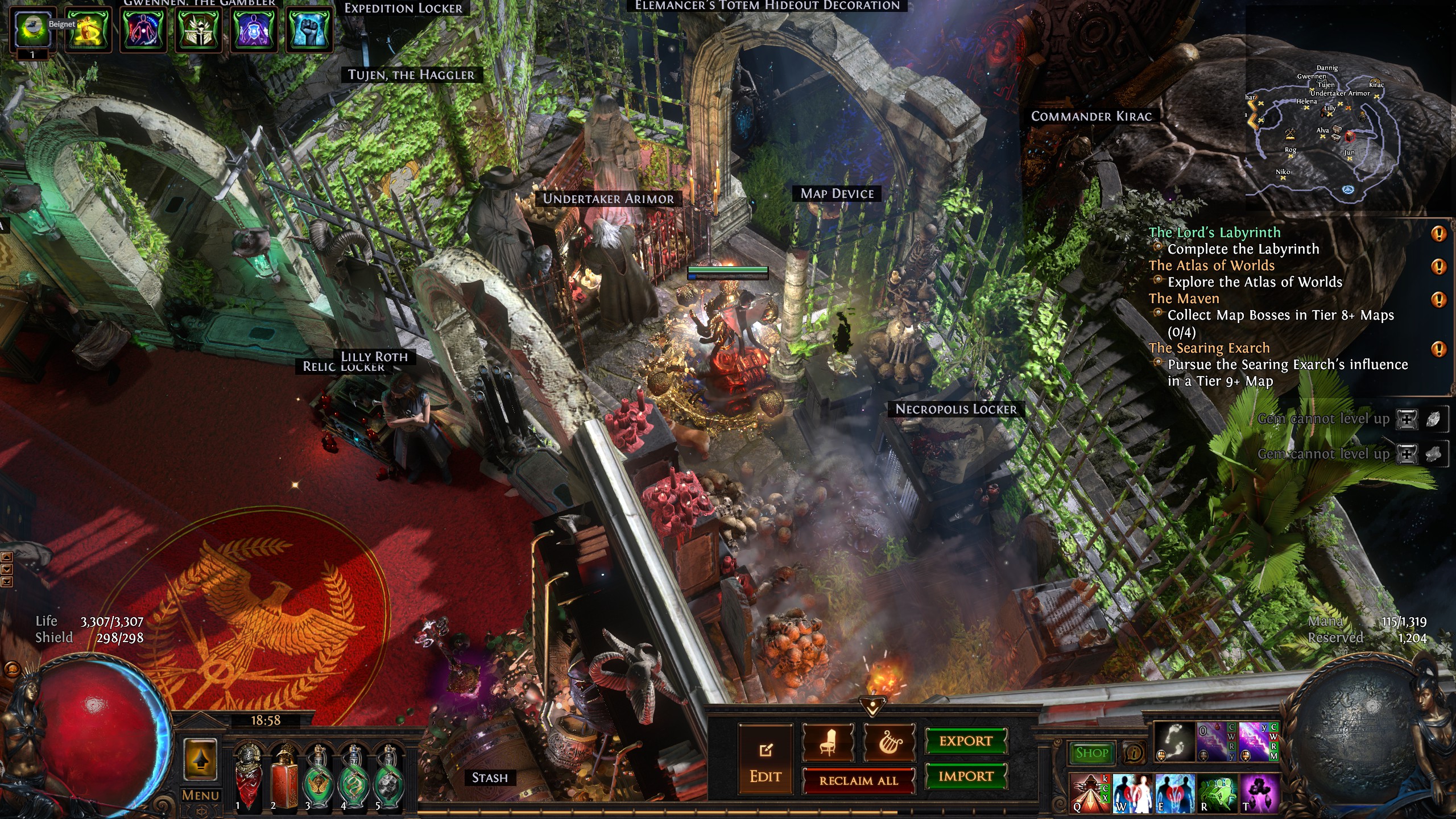This screenshot has height=819, width=1456.
Task: Open the green Shop button
Action: (1091, 753)
